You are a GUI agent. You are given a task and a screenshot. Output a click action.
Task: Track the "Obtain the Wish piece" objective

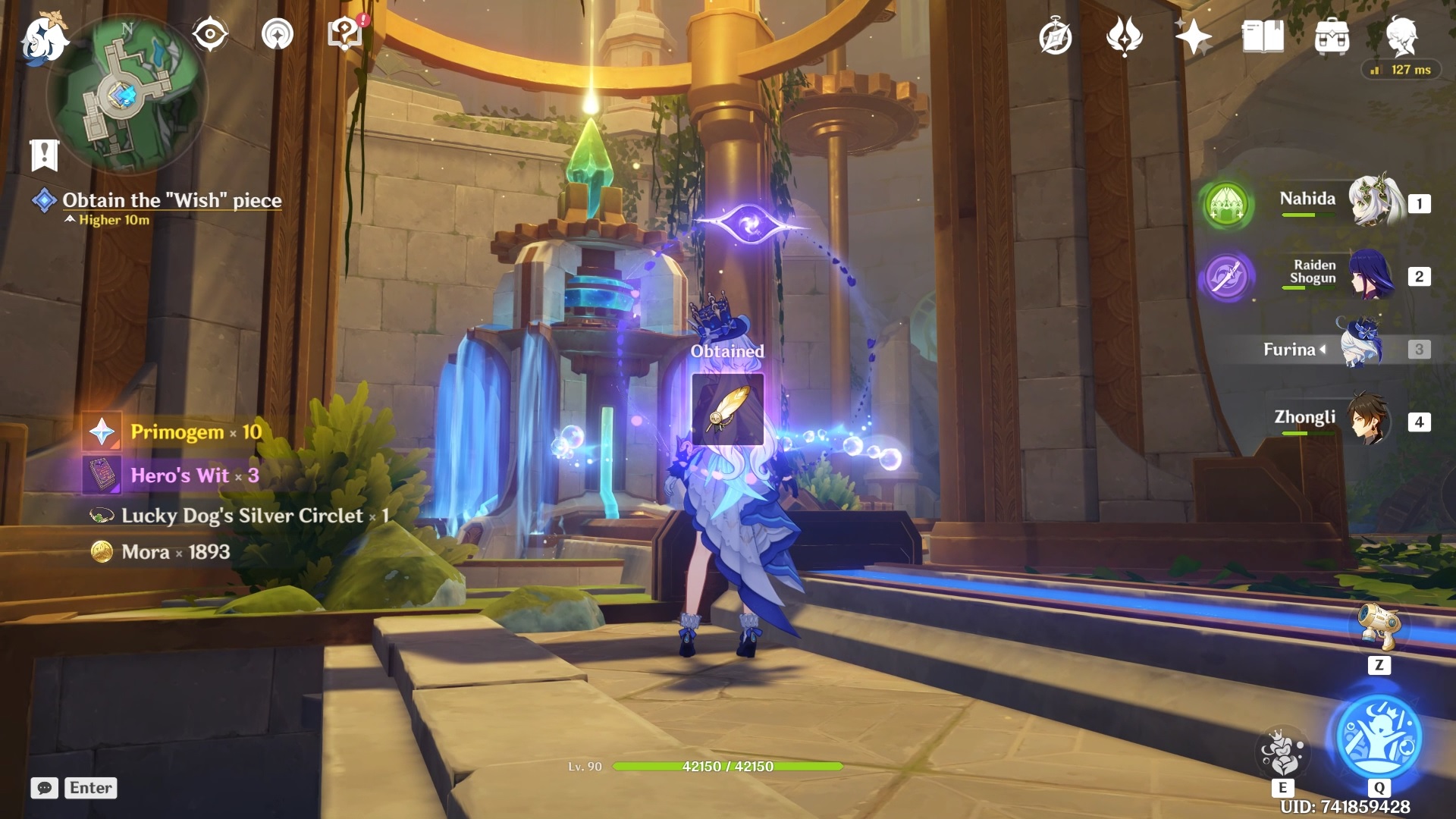171,200
